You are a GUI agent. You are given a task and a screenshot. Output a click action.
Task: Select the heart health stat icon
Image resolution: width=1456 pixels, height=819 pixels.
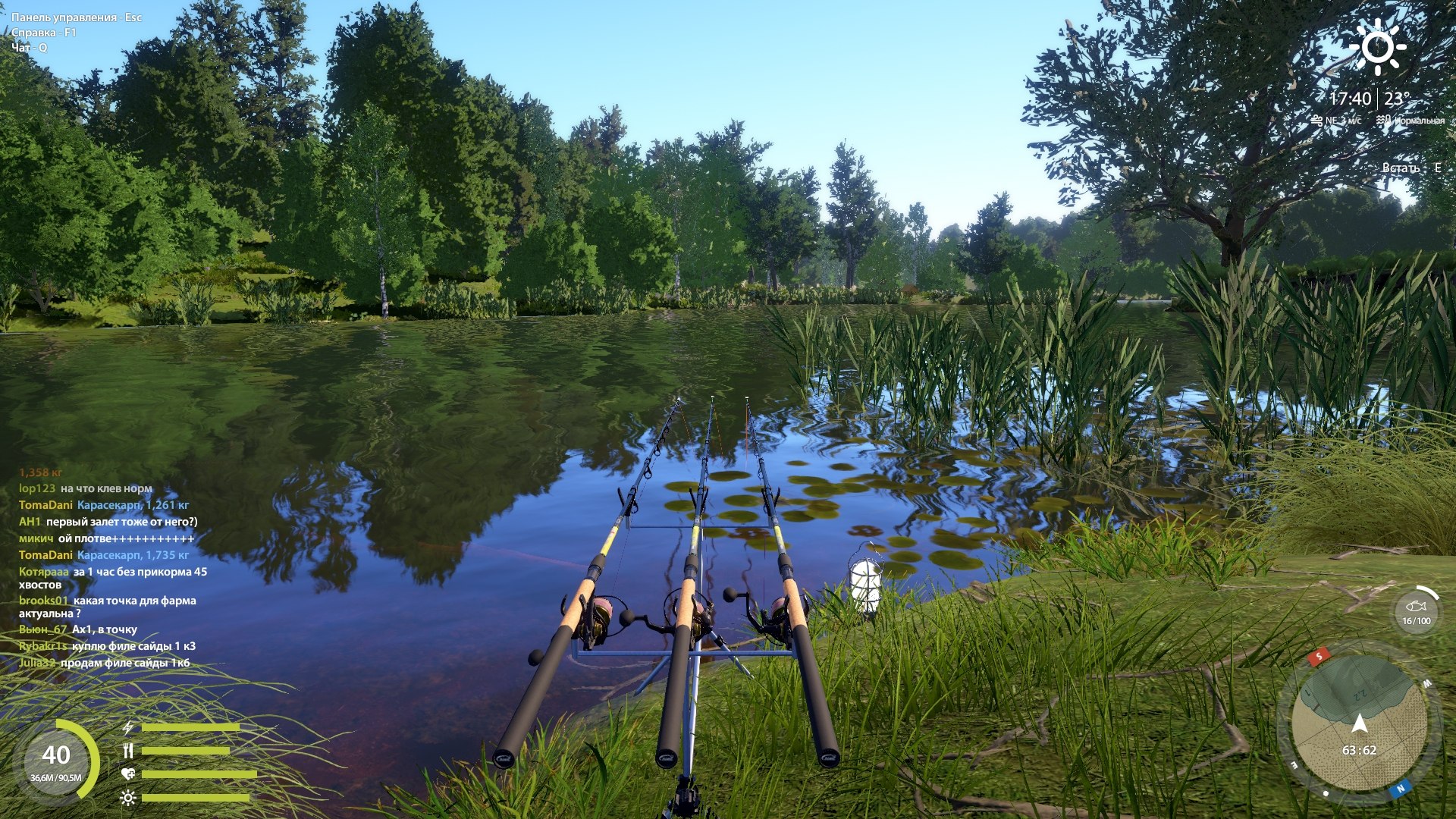pyautogui.click(x=128, y=774)
